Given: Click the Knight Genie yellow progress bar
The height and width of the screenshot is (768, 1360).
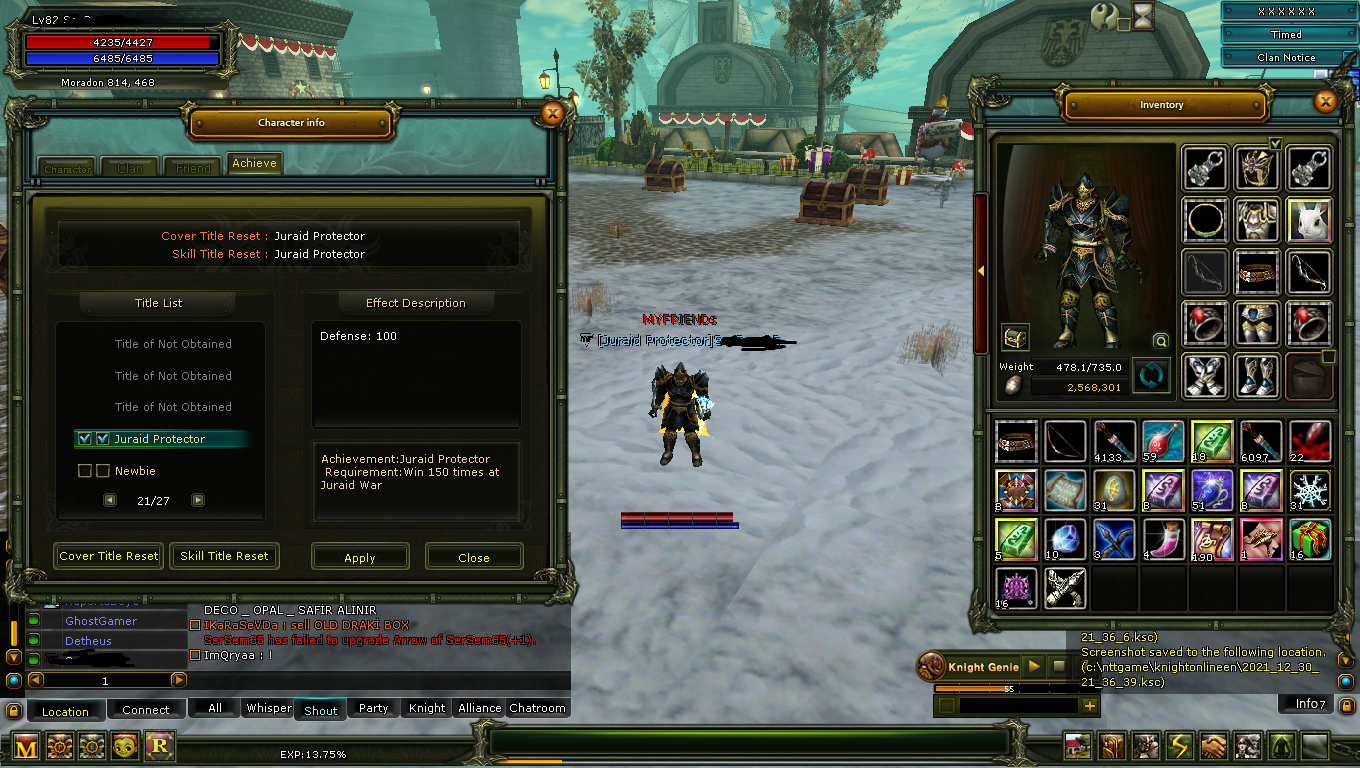Looking at the screenshot, I should click(x=970, y=687).
